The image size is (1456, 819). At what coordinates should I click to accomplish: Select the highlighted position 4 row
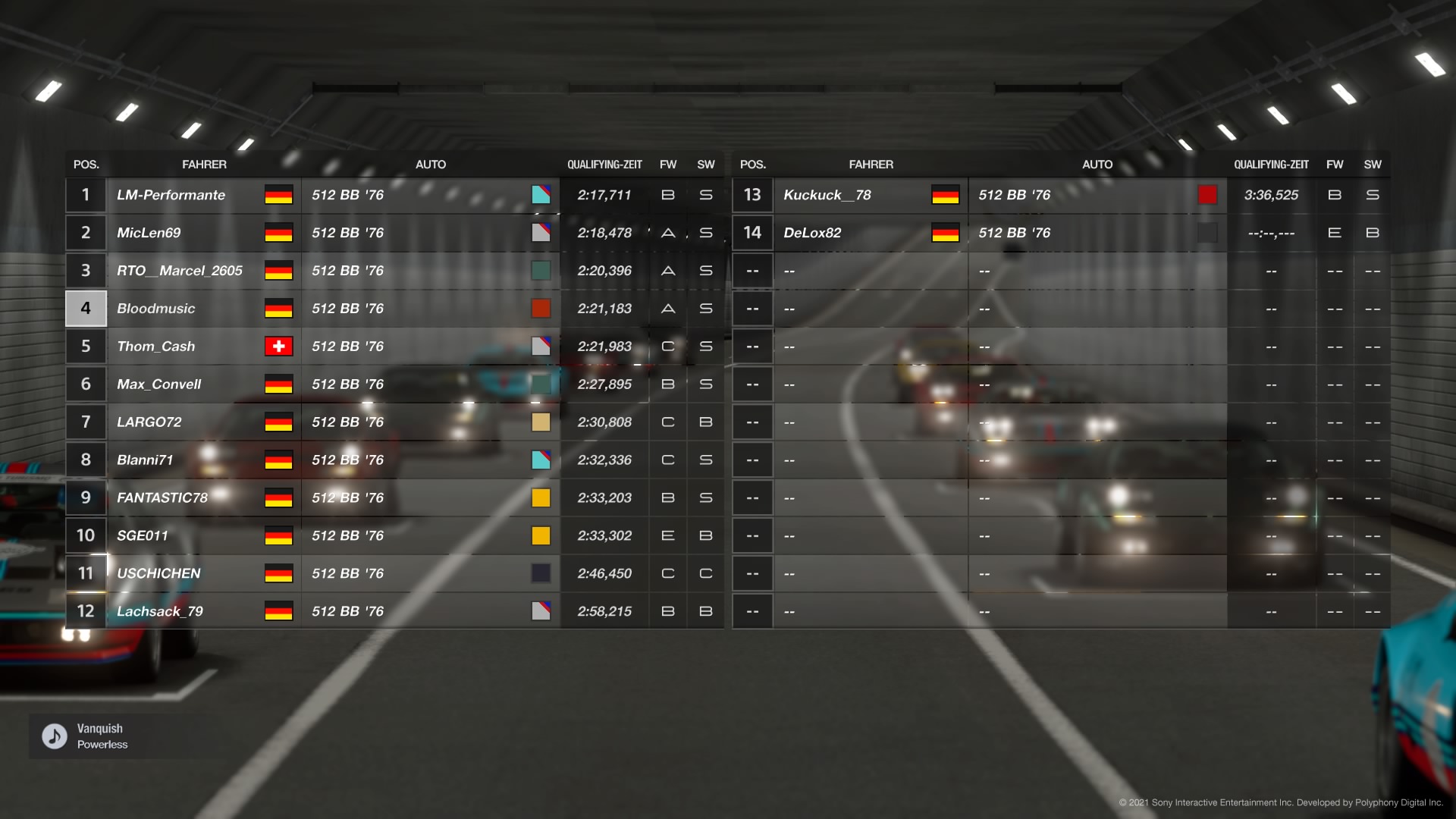[x=86, y=308]
